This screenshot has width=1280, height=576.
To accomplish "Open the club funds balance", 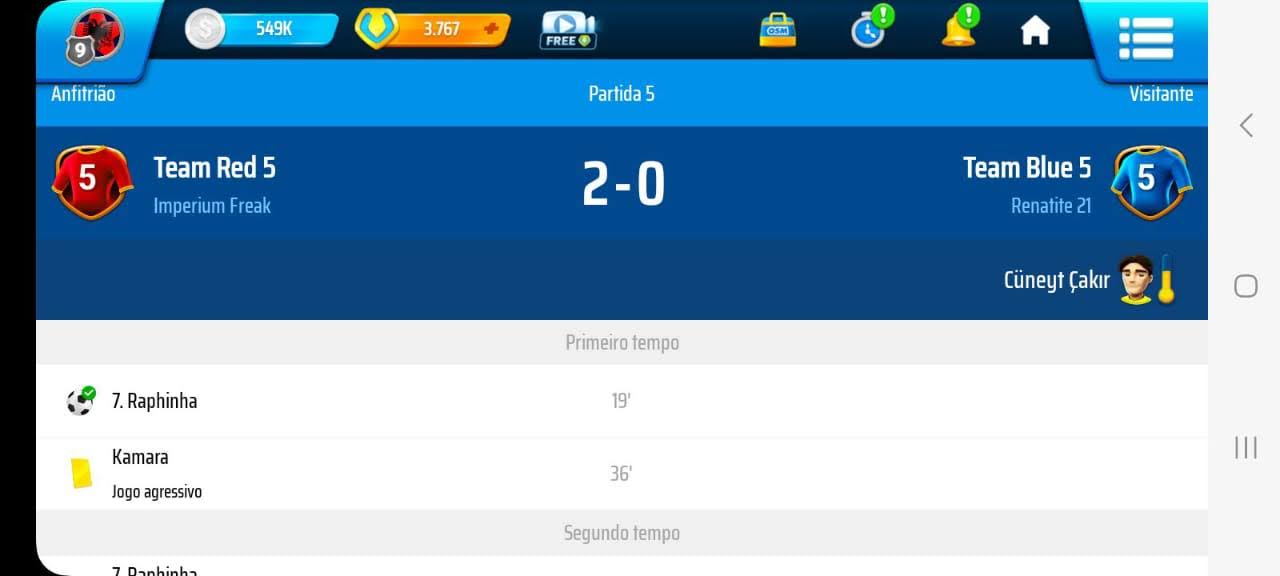I will tap(262, 29).
